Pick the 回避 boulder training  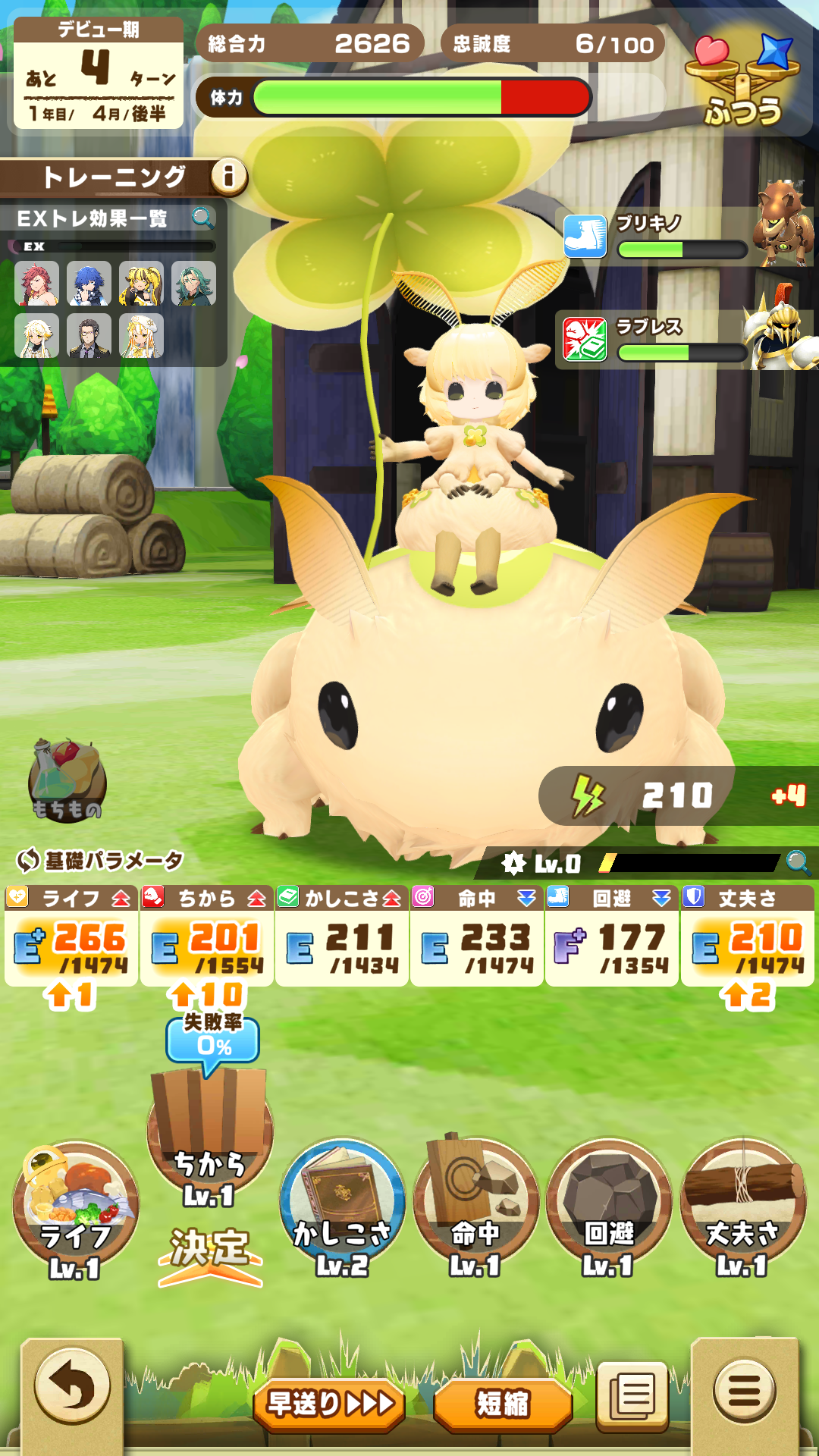(609, 1206)
